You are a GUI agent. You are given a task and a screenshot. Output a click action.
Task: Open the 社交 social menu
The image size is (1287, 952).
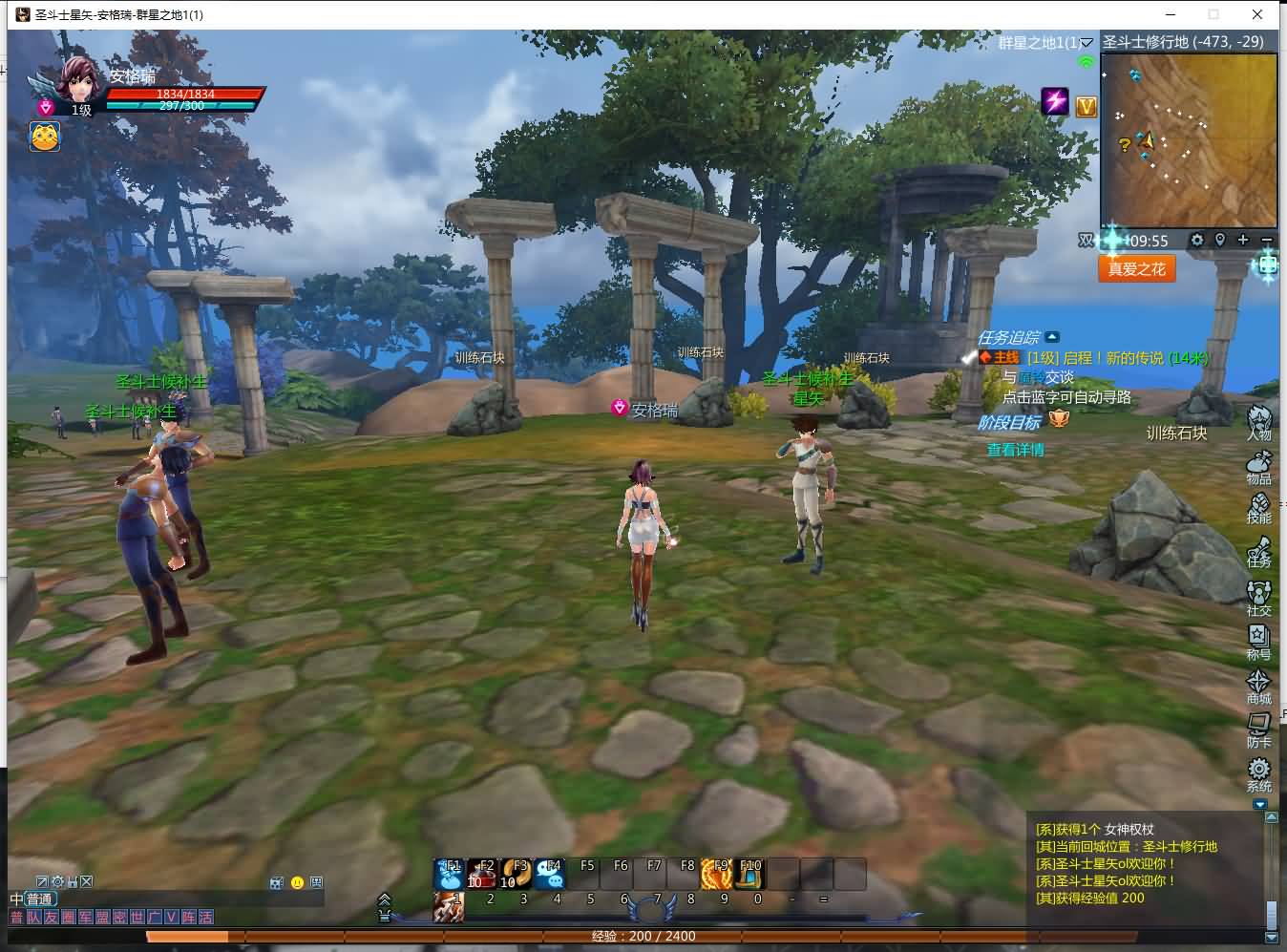click(x=1259, y=596)
